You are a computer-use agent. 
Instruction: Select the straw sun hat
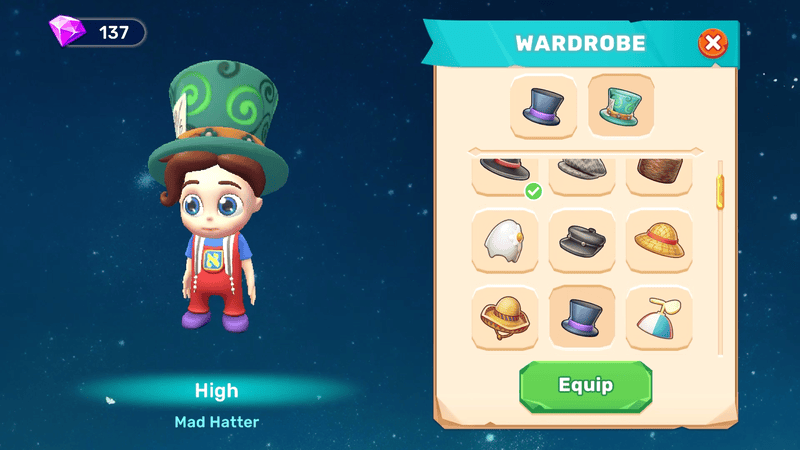coord(659,241)
